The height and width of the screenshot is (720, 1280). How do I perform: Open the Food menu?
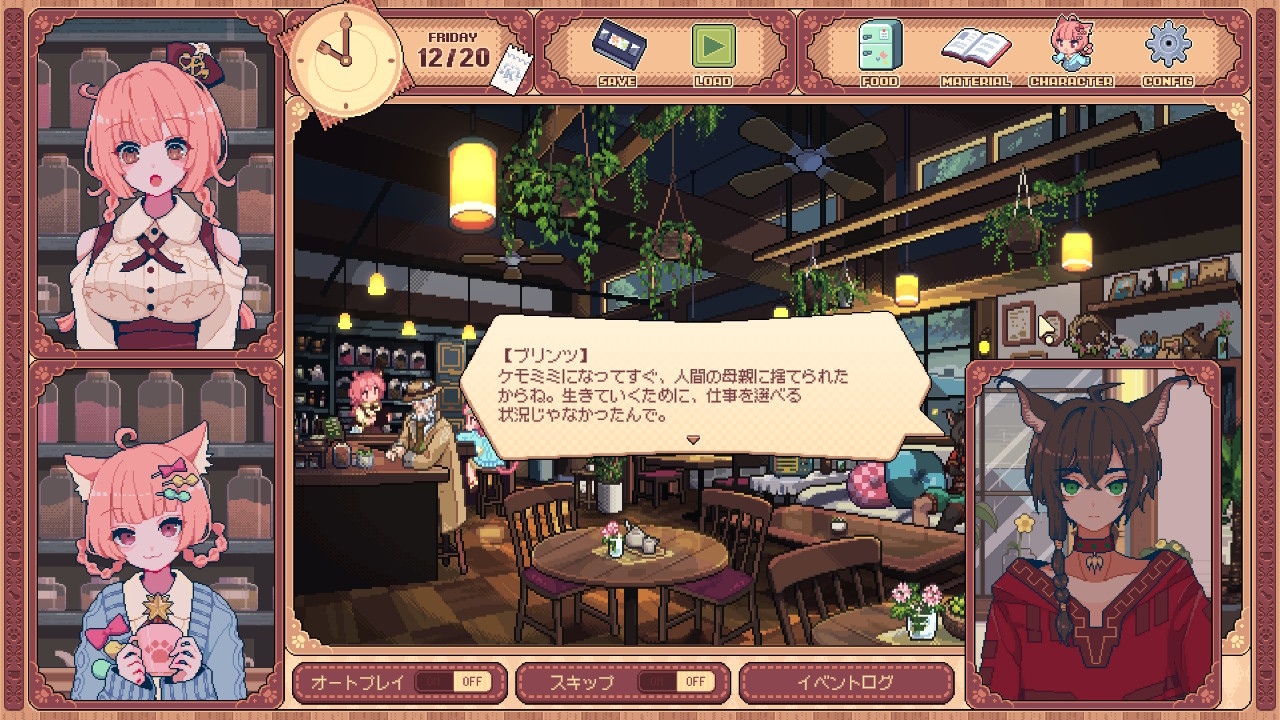coord(879,48)
